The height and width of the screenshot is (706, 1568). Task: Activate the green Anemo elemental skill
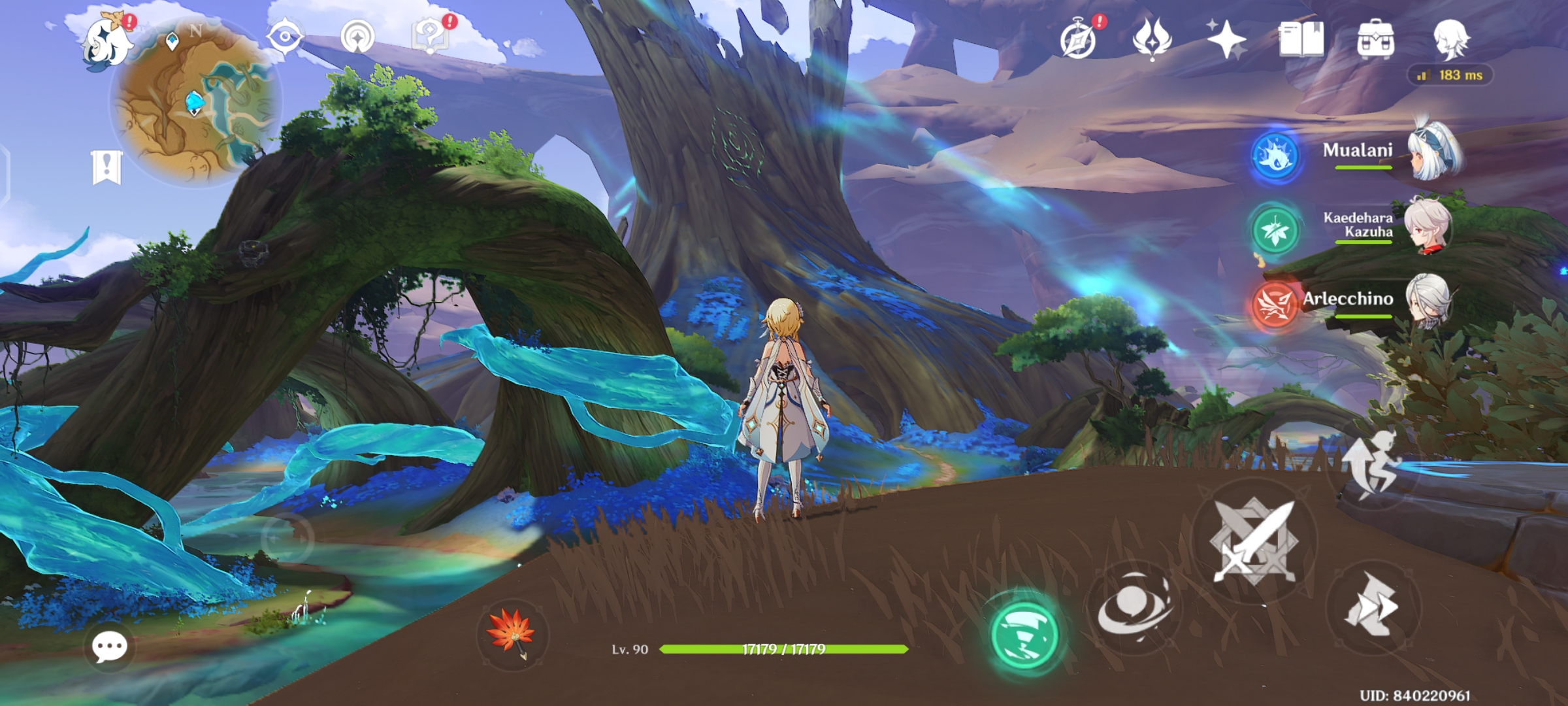tap(1024, 634)
